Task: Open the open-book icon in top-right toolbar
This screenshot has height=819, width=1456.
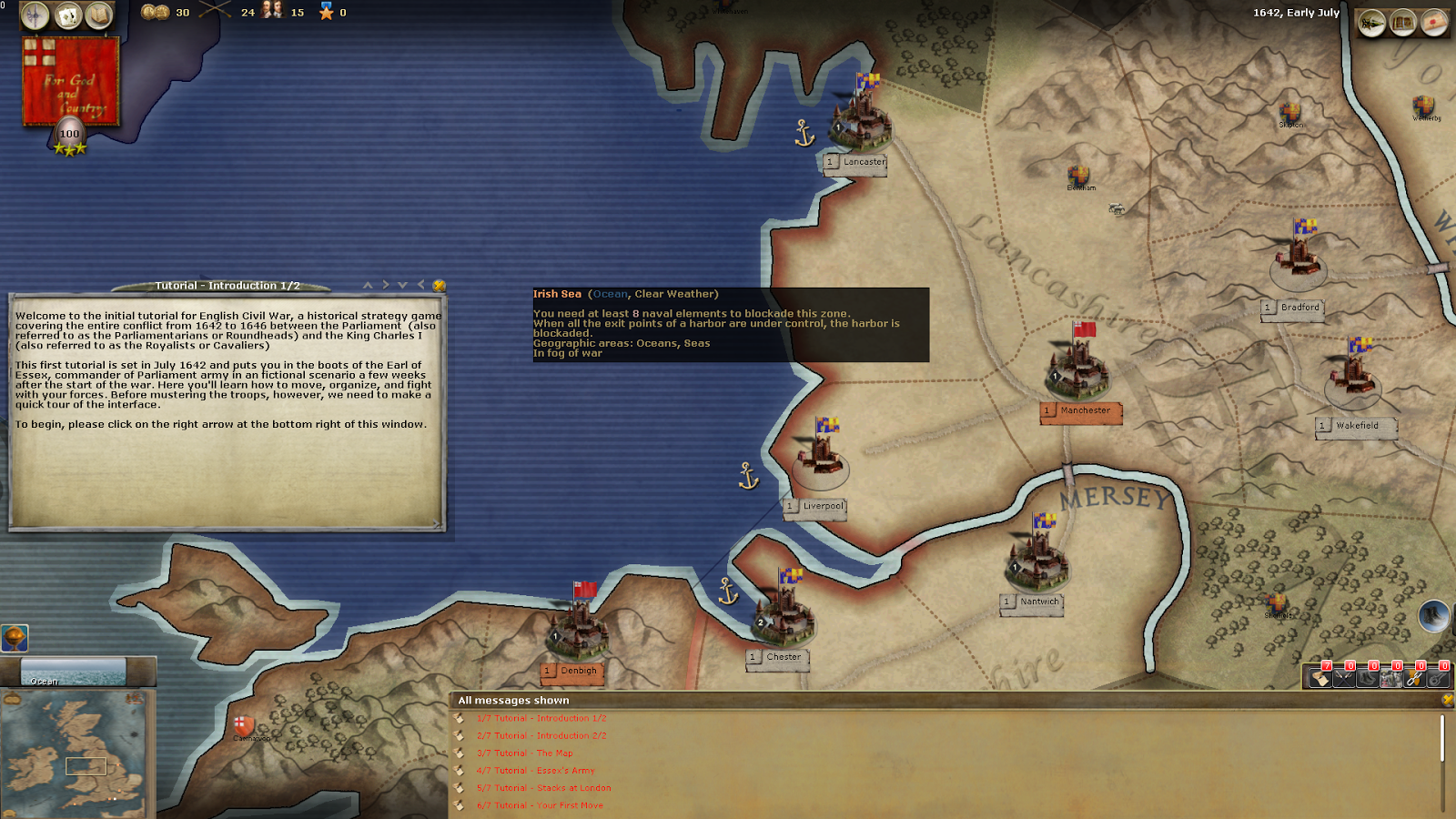Action: point(1401,21)
